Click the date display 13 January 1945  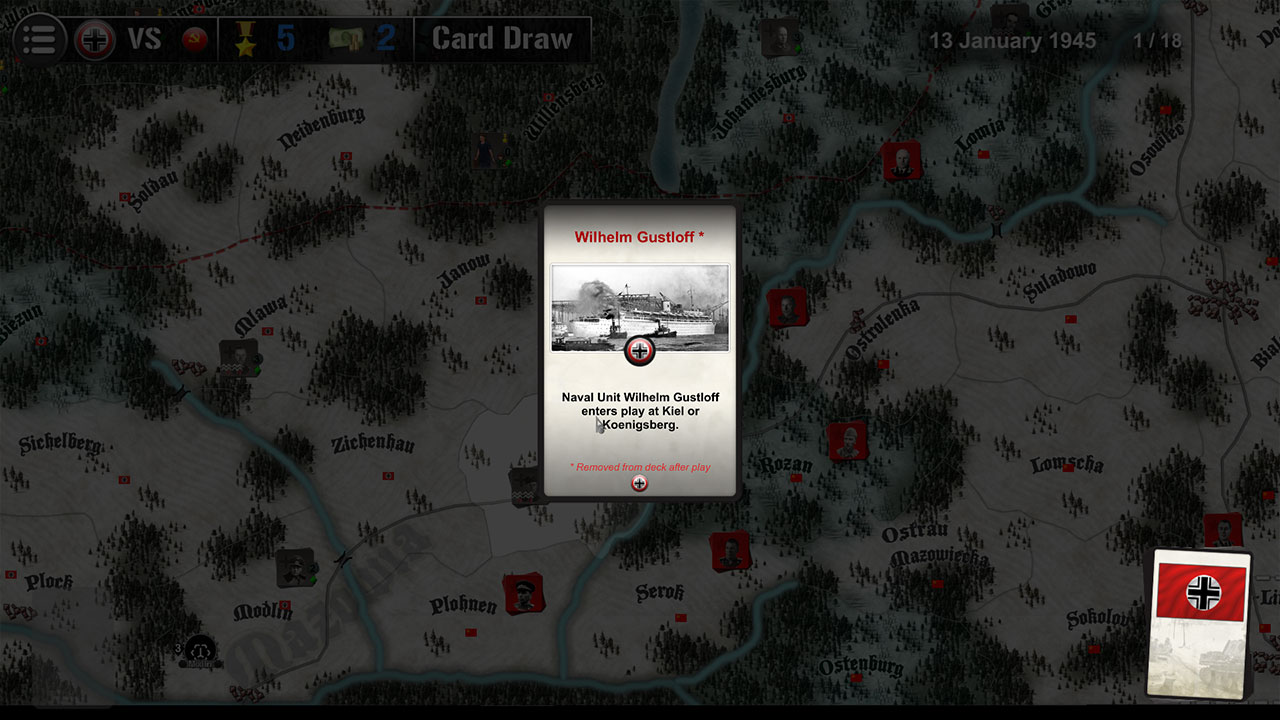tap(1013, 40)
